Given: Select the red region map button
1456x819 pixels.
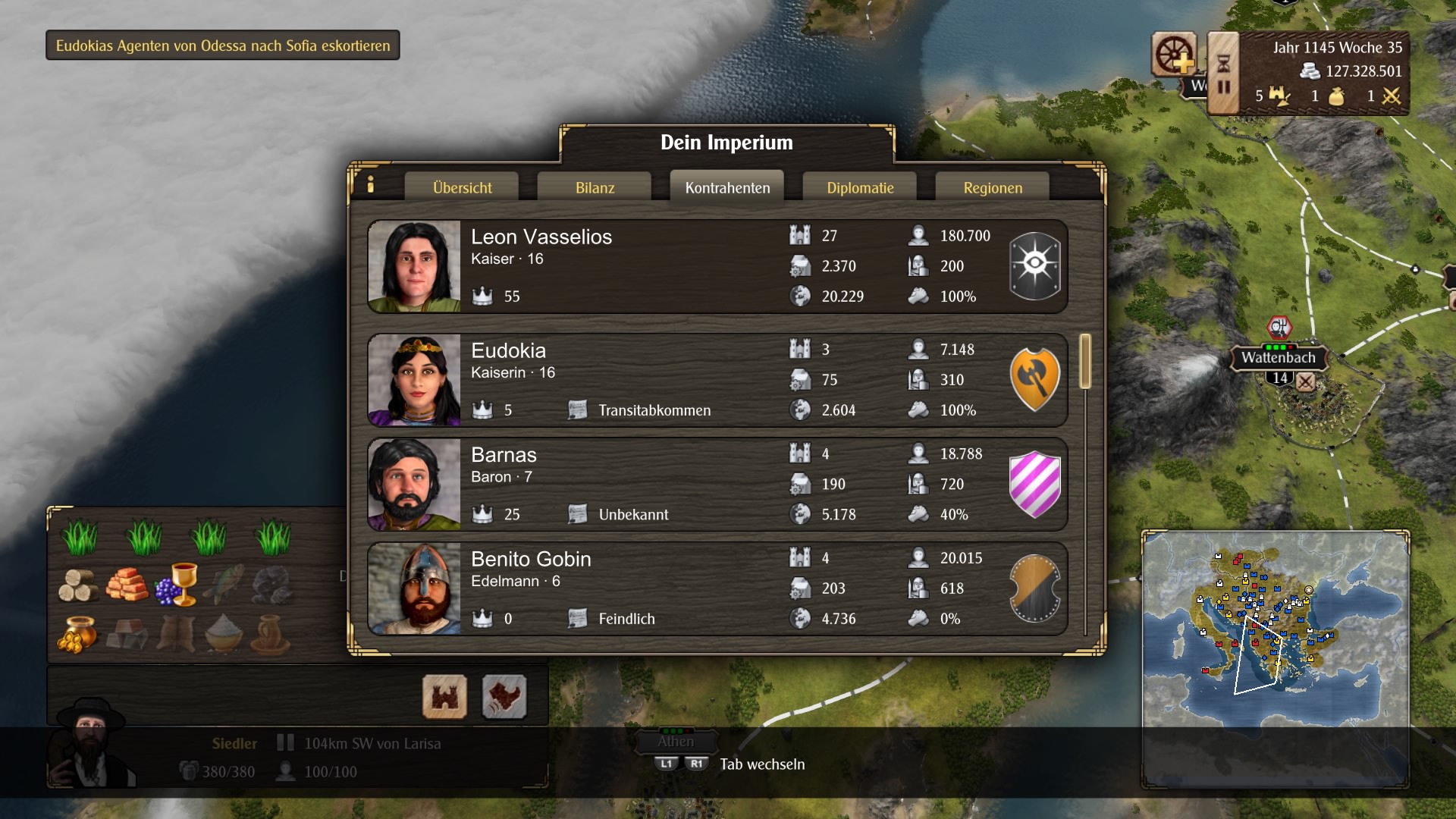Looking at the screenshot, I should coord(504,696).
